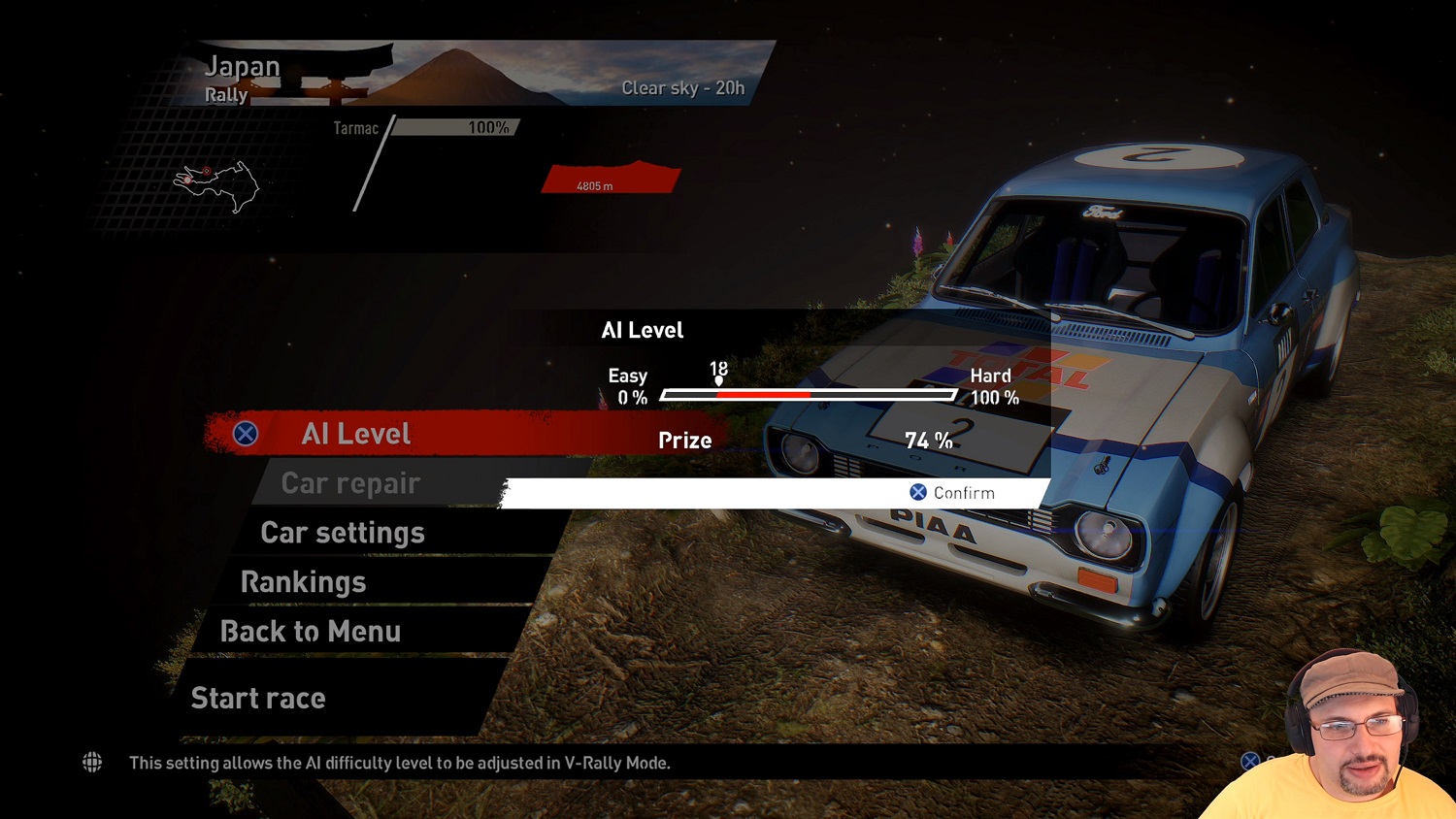Open Car settings
The height and width of the screenshot is (819, 1456).
(x=343, y=533)
